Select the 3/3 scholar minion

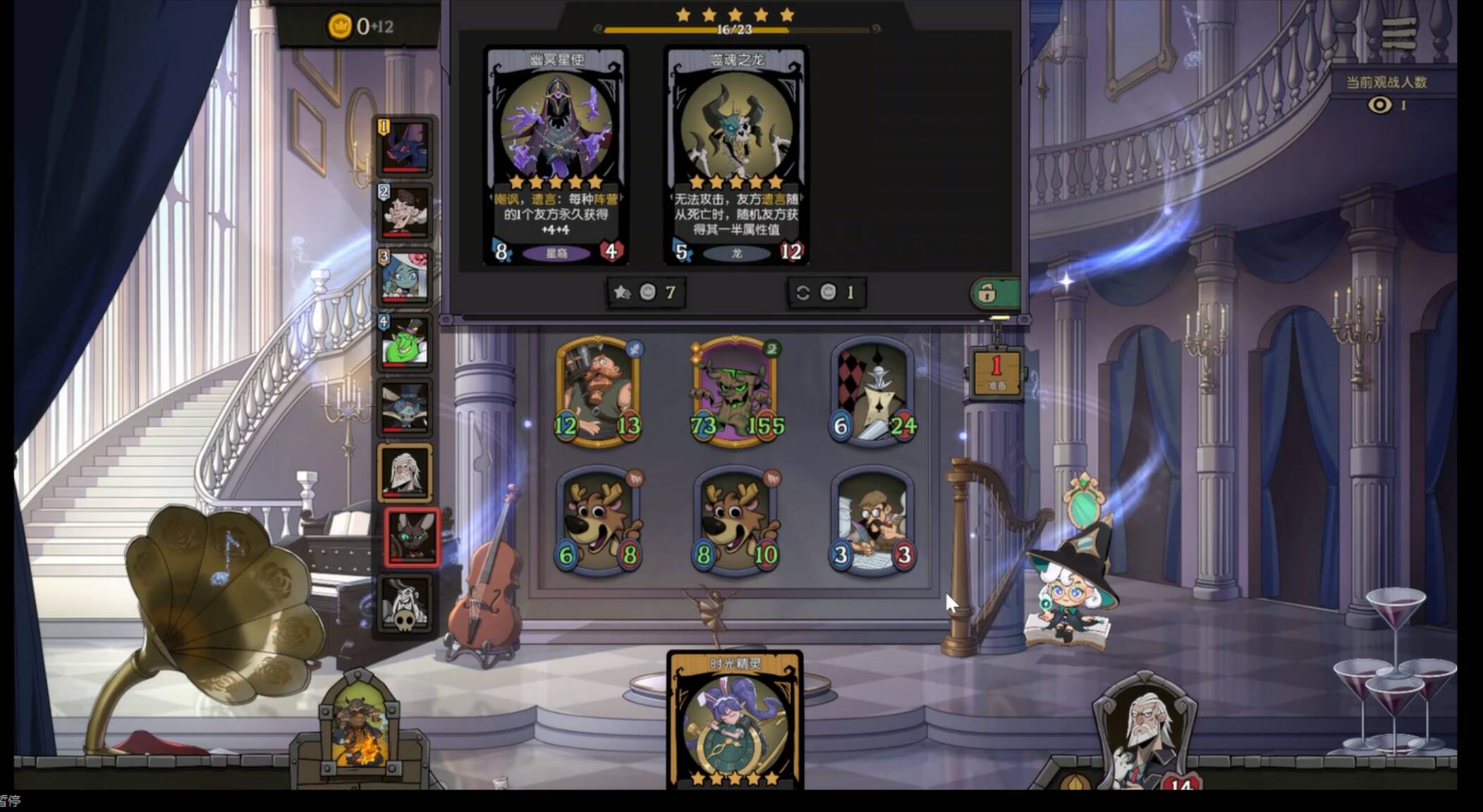(x=873, y=522)
